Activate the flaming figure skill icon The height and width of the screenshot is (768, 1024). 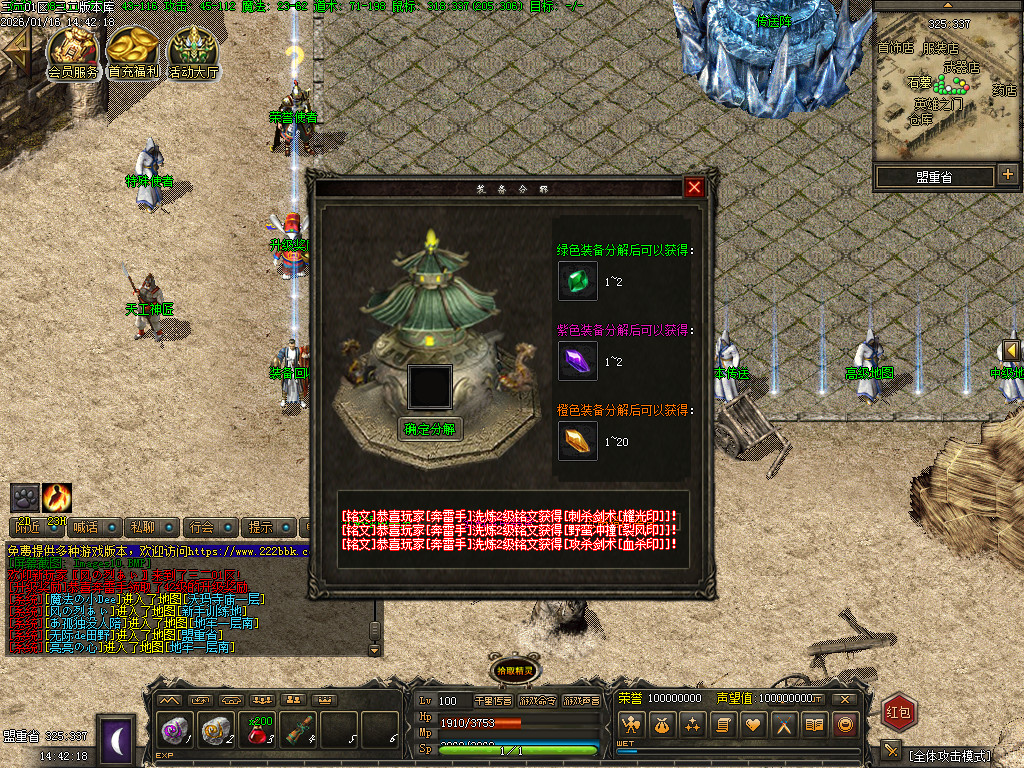(57, 497)
